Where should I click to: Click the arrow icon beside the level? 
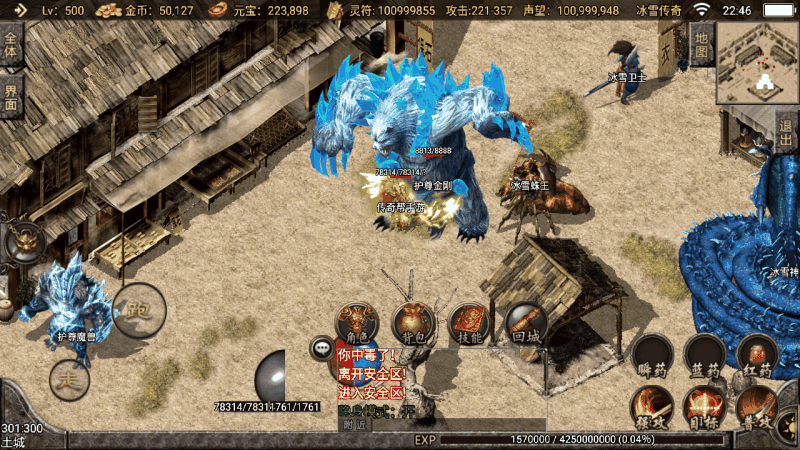coord(19,10)
